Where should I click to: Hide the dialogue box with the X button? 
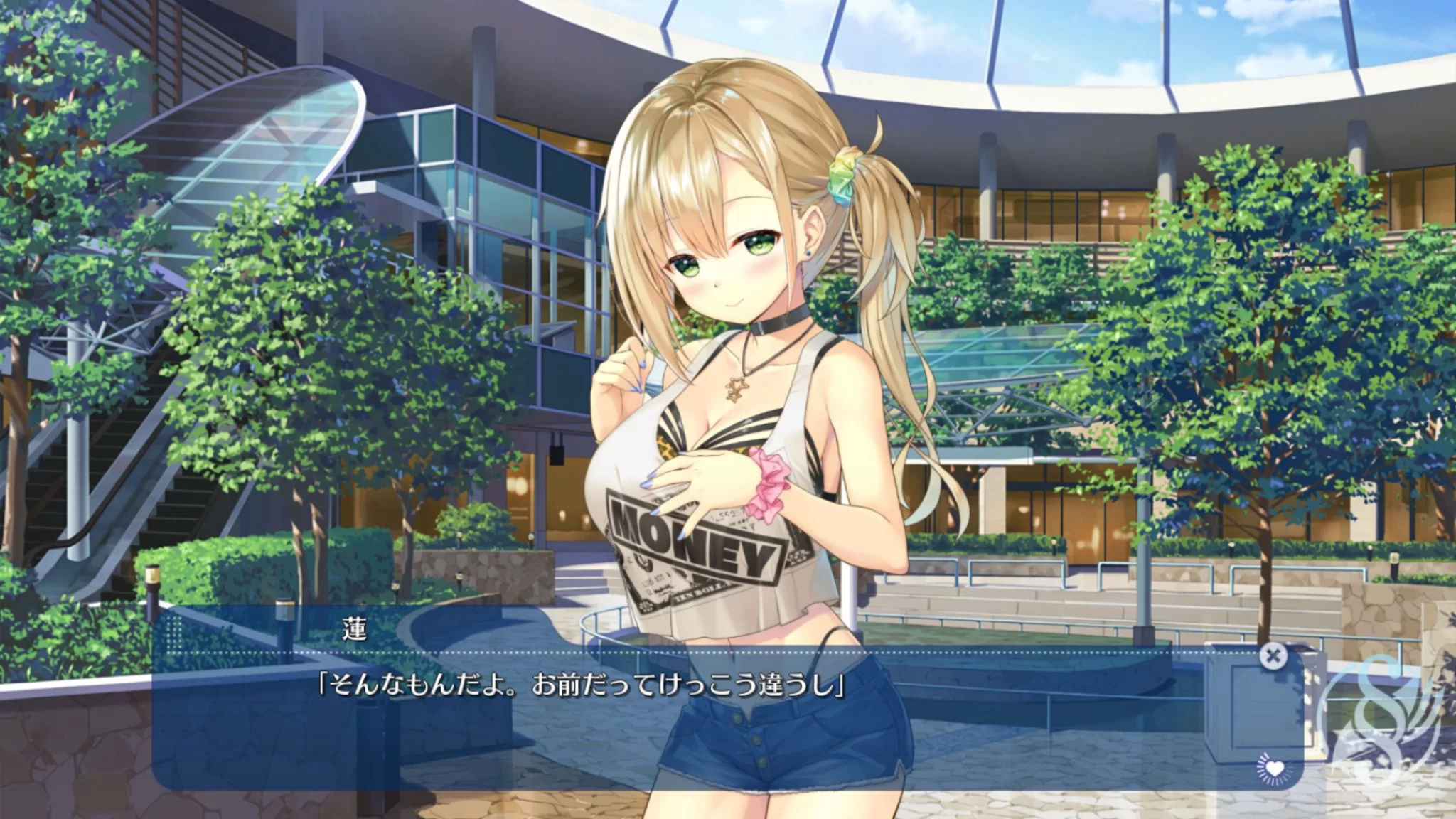[1272, 656]
